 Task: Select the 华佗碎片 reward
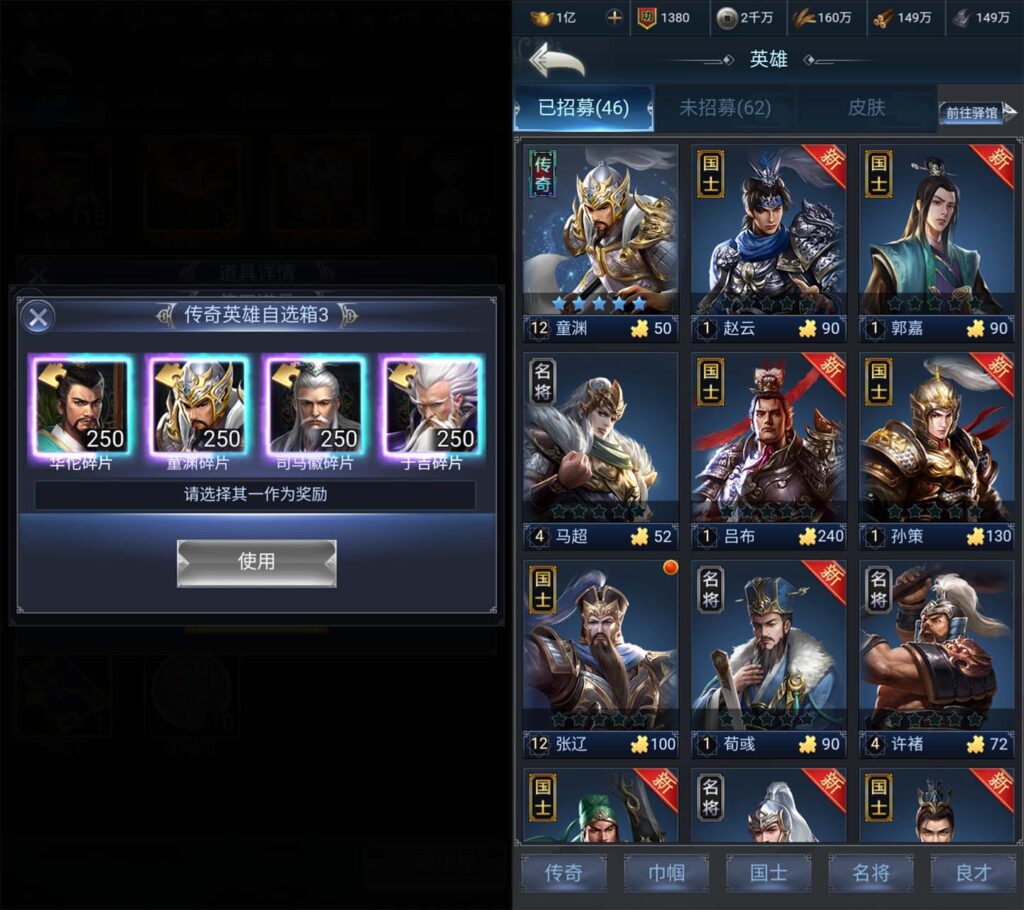click(x=81, y=406)
